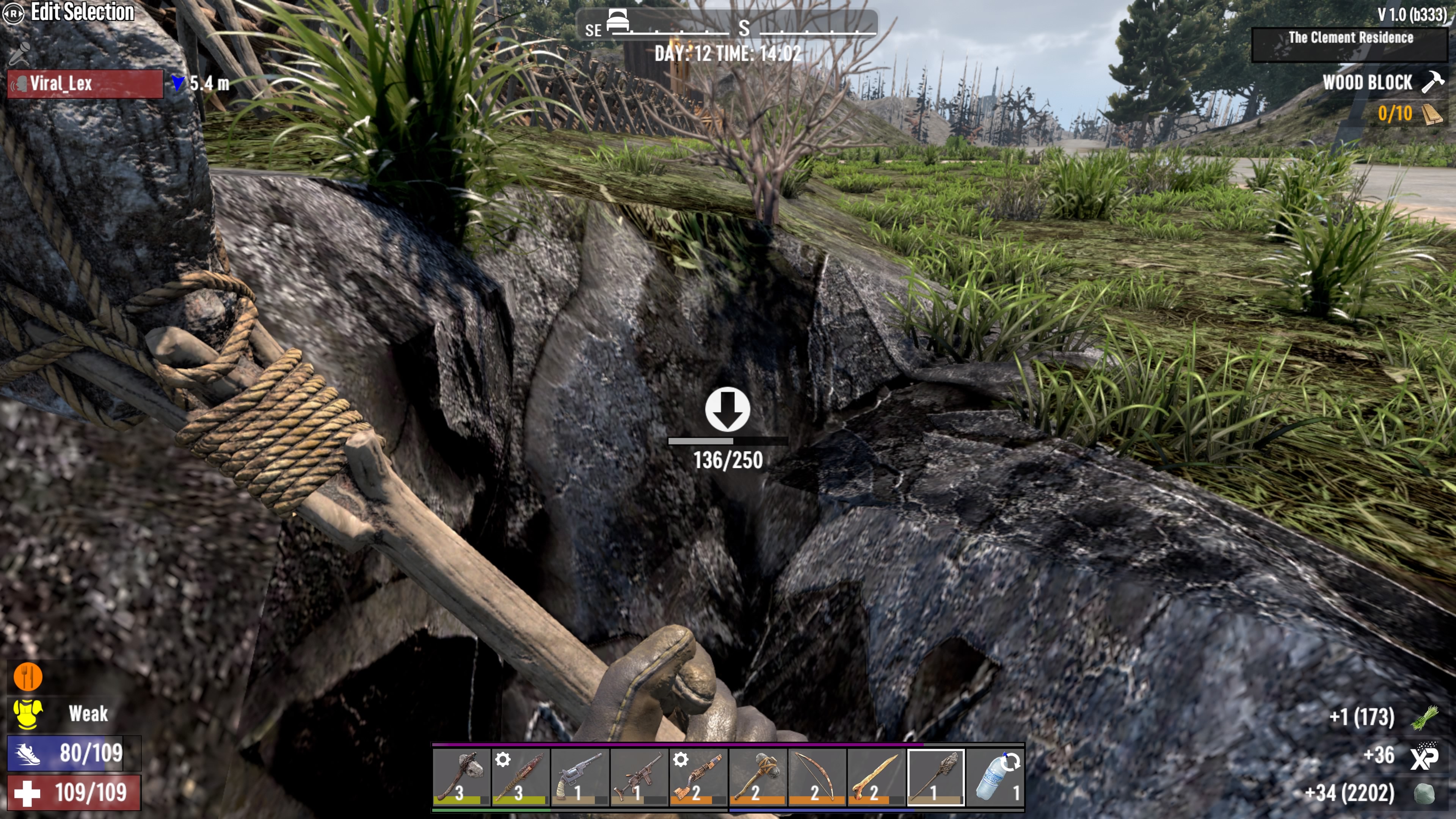The image size is (1456, 819).
Task: Equip the wooden club in the hotbar
Action: coord(521,777)
